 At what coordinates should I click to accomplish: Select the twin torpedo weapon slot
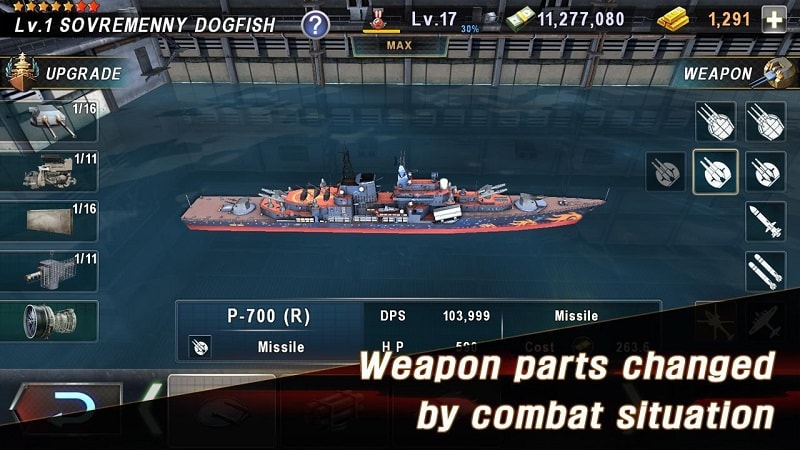pyautogui.click(x=765, y=271)
